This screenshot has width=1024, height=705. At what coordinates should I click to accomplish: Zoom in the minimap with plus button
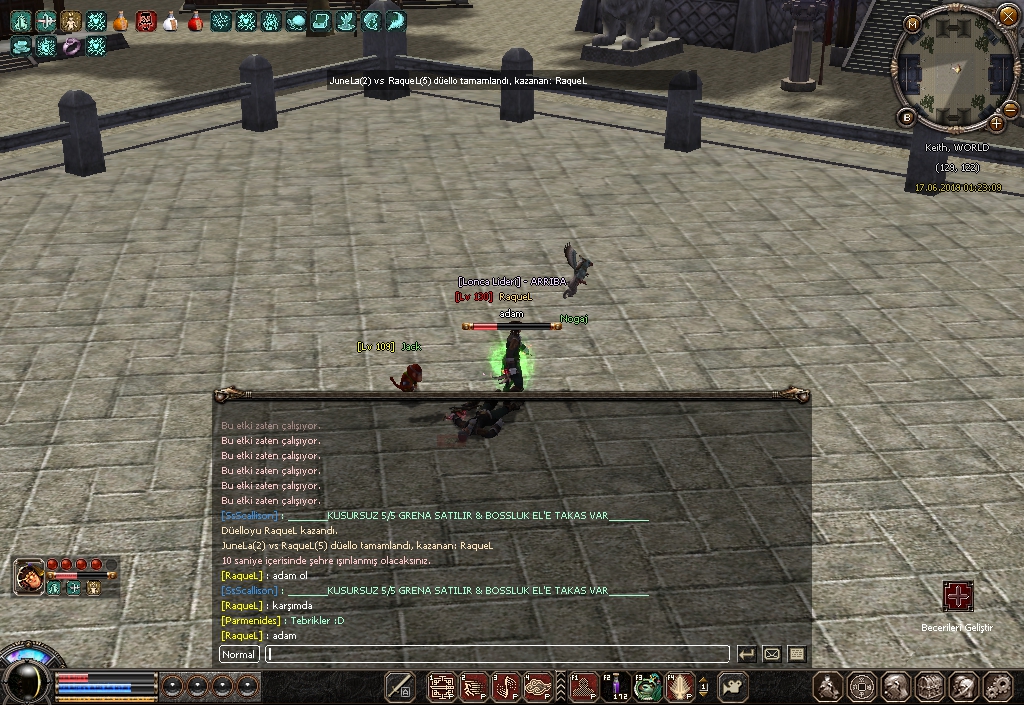pos(996,123)
